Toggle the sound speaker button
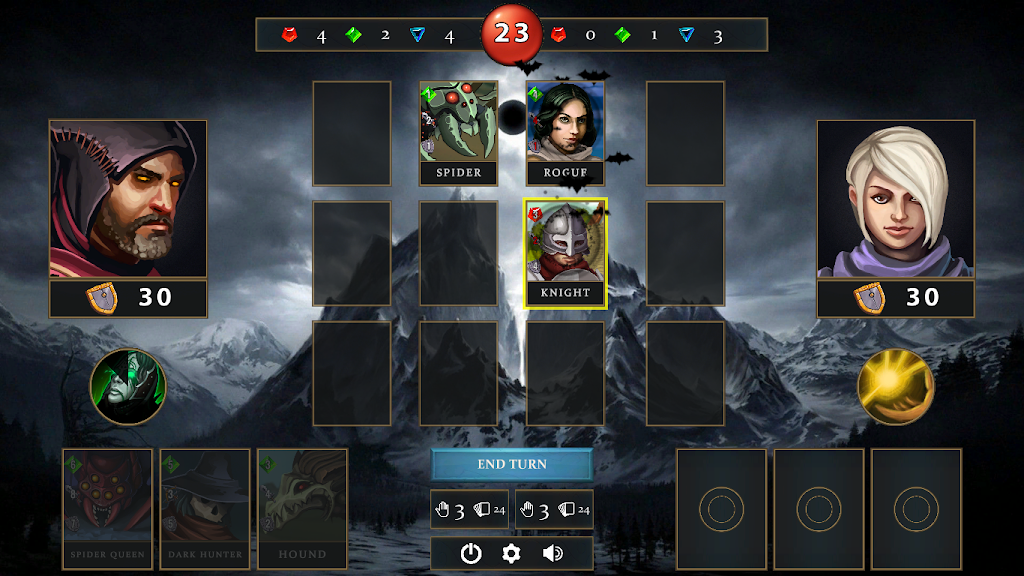1024x576 pixels. (552, 553)
